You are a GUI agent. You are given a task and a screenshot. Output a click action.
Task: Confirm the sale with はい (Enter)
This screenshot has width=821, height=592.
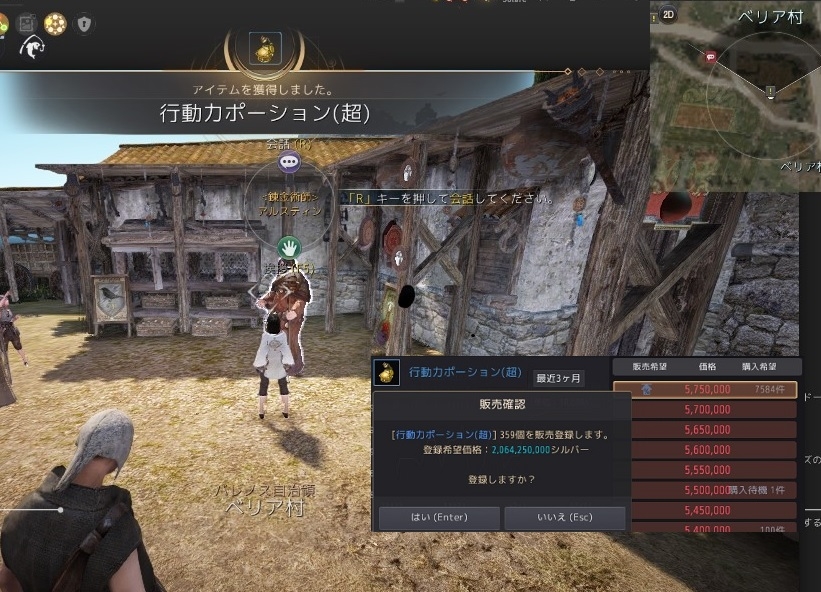[440, 518]
